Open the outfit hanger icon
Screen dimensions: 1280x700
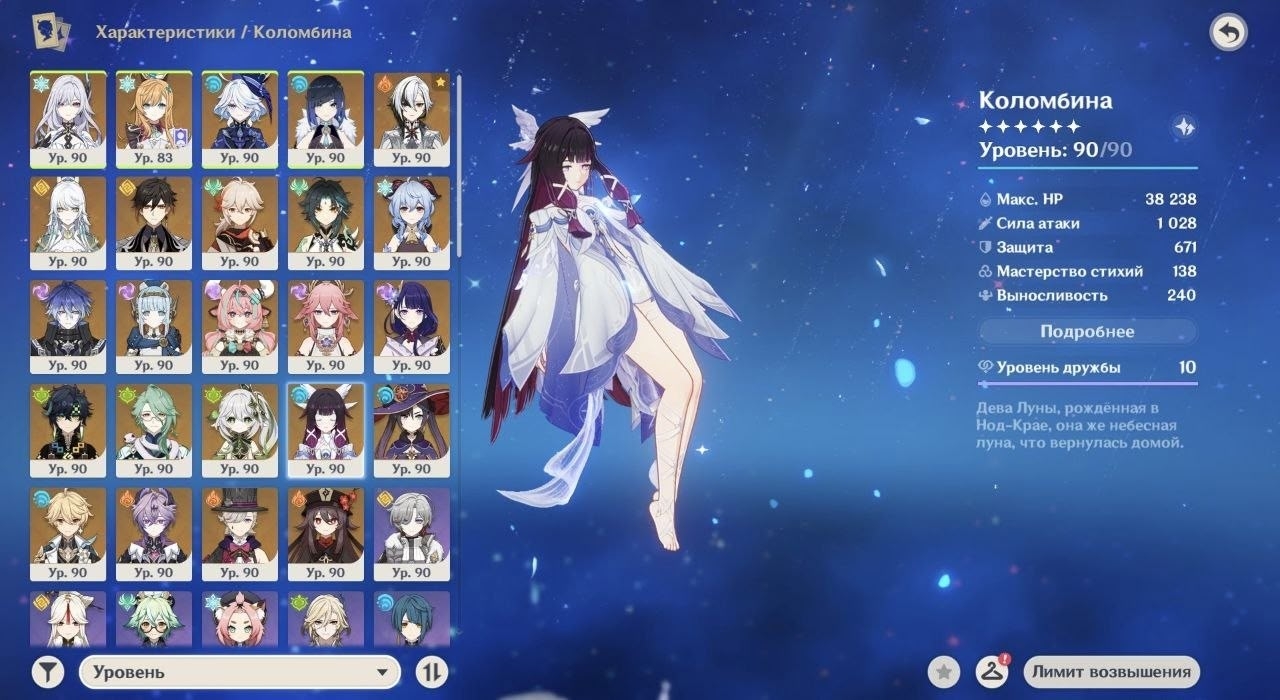pyautogui.click(x=990, y=672)
